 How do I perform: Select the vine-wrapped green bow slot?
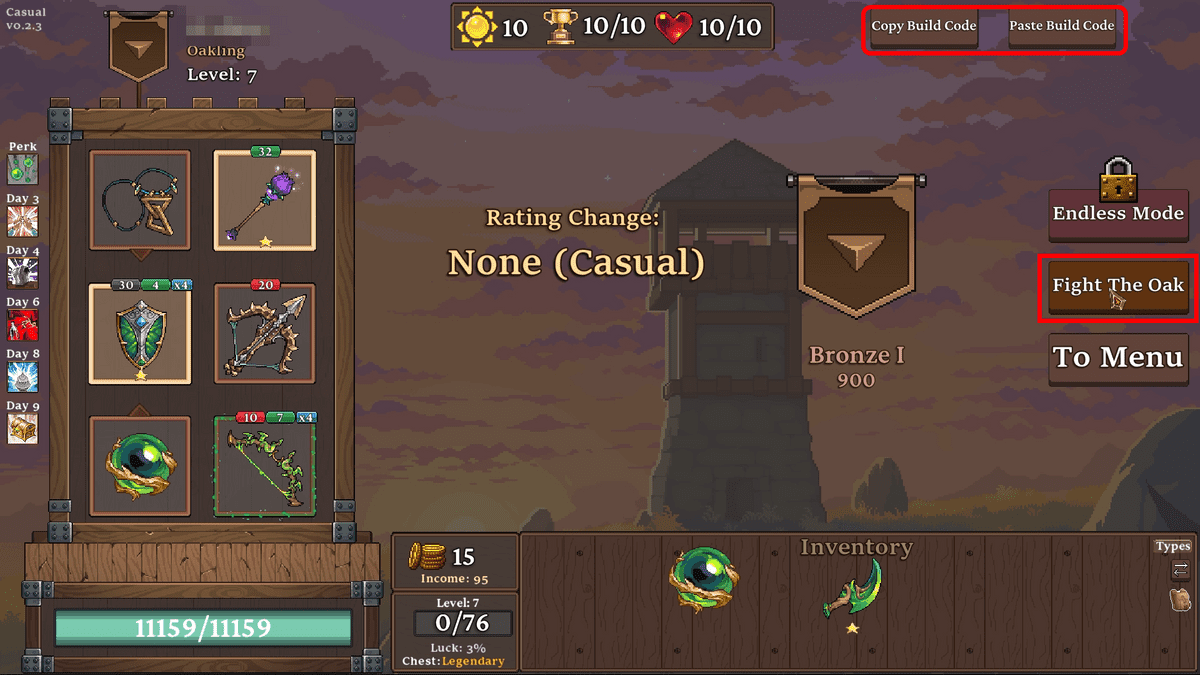[x=265, y=467]
